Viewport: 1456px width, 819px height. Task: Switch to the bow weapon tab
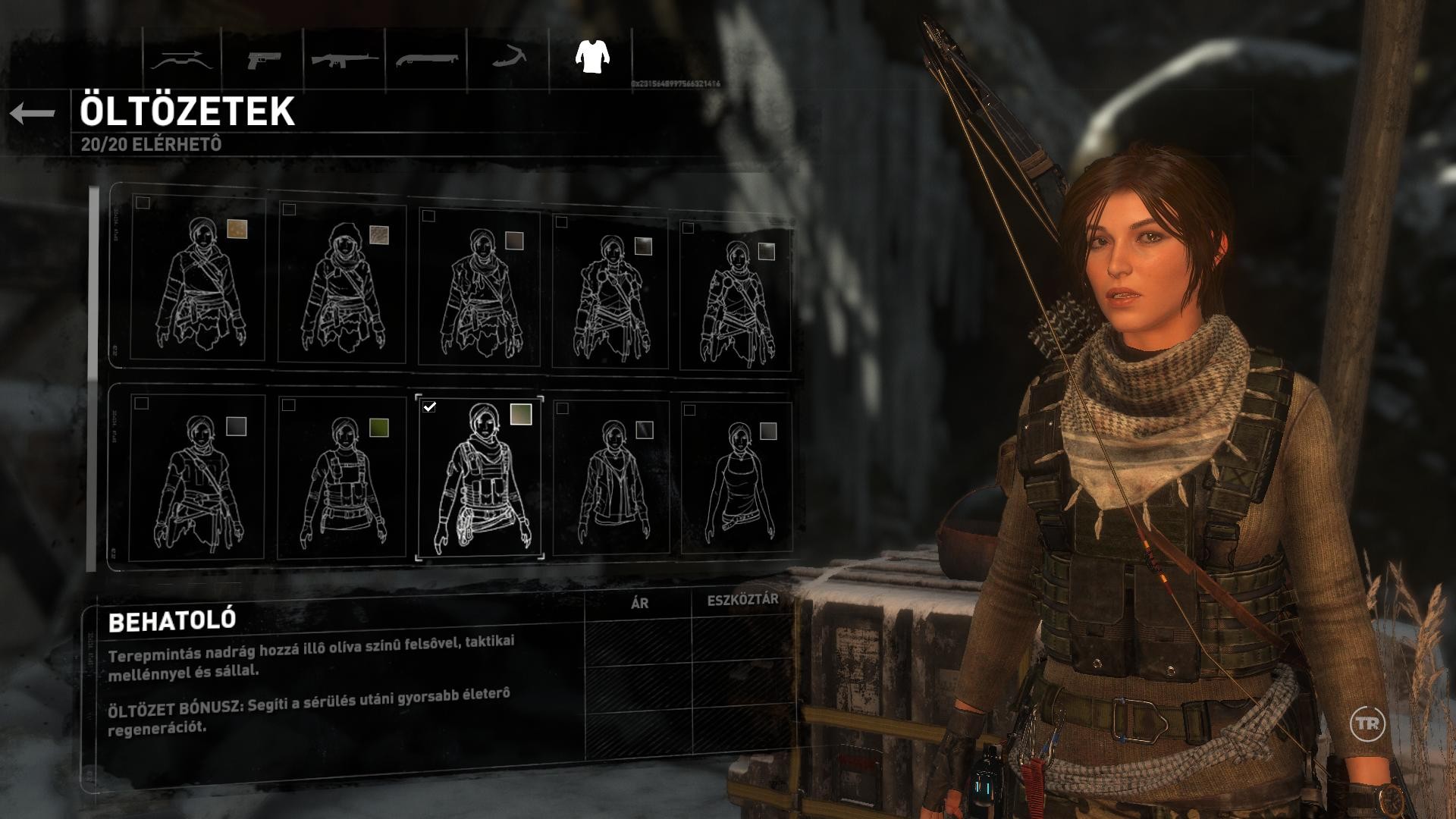coord(180,60)
